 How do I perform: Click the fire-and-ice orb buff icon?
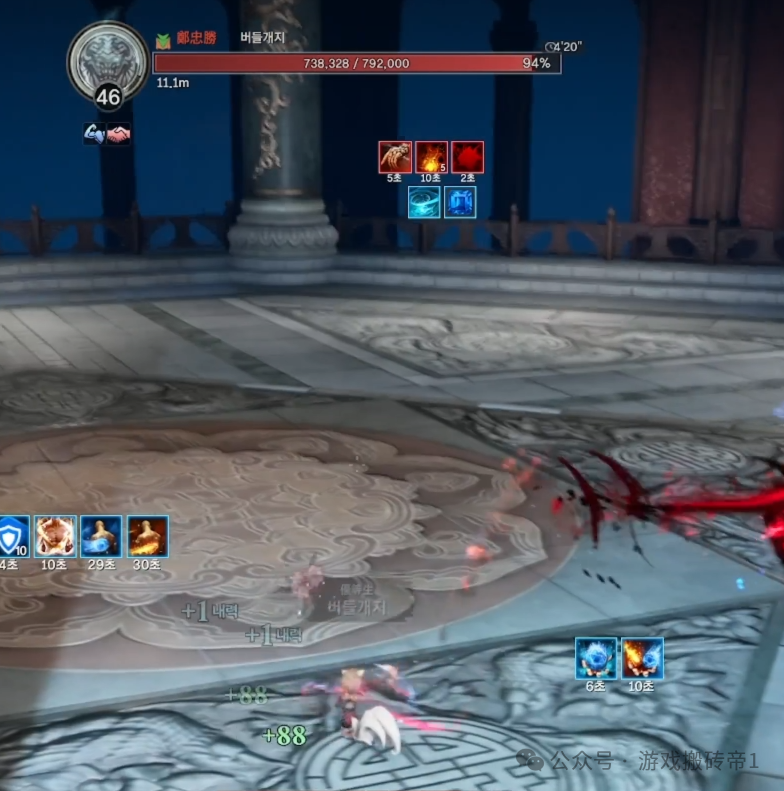642,658
